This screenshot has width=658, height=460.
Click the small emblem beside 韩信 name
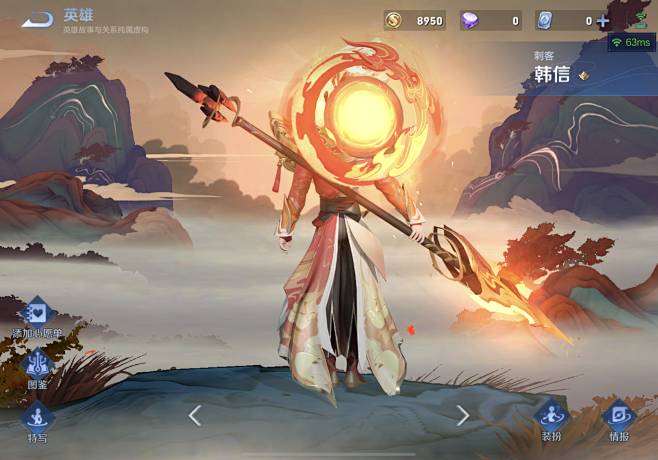(x=584, y=75)
